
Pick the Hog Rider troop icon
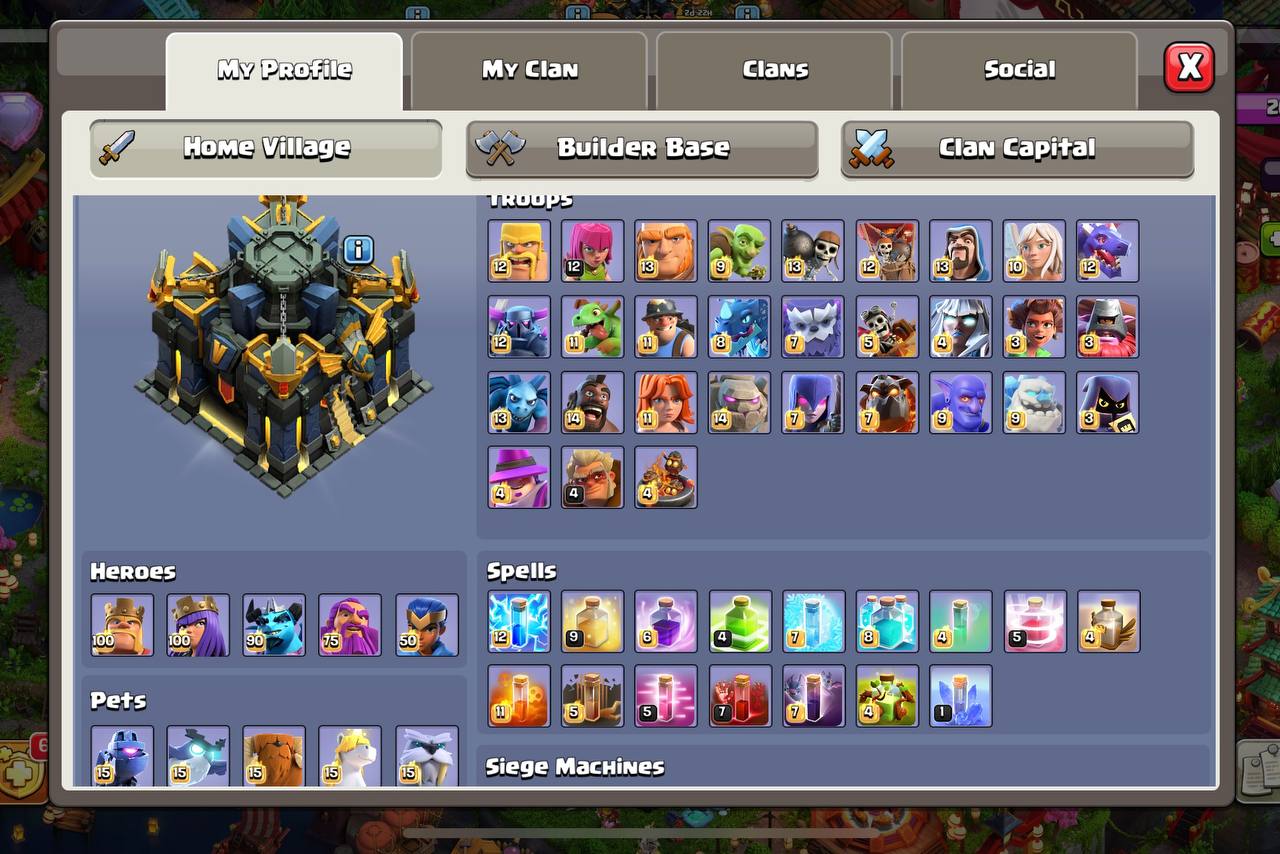click(592, 403)
